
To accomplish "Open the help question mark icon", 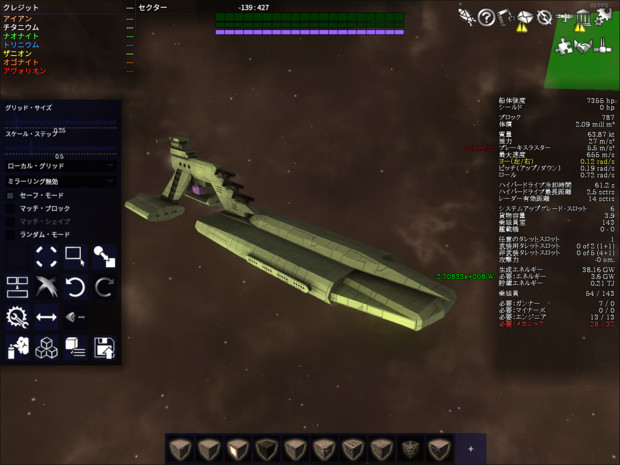I will (x=487, y=16).
